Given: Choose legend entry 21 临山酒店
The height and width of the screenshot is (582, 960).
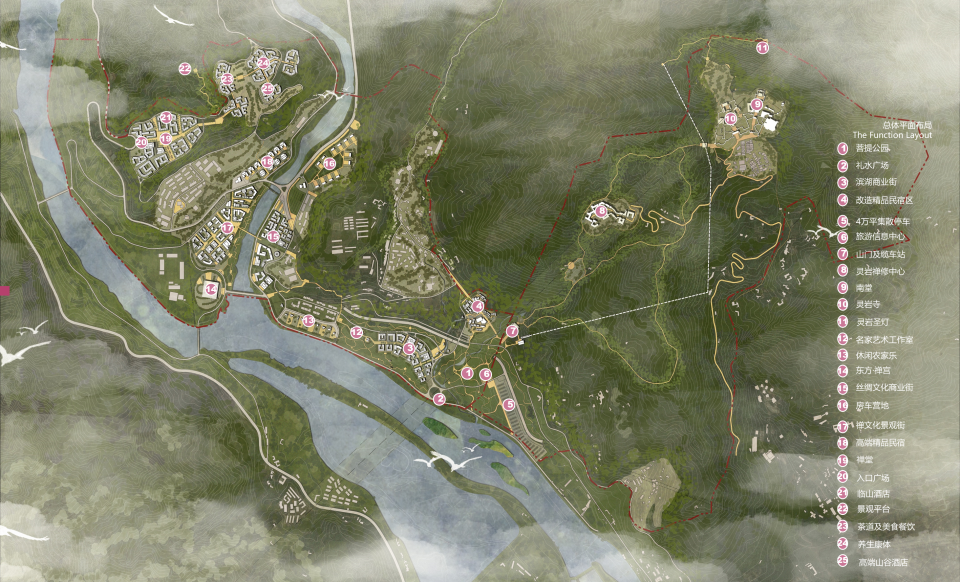Looking at the screenshot, I should (x=873, y=494).
